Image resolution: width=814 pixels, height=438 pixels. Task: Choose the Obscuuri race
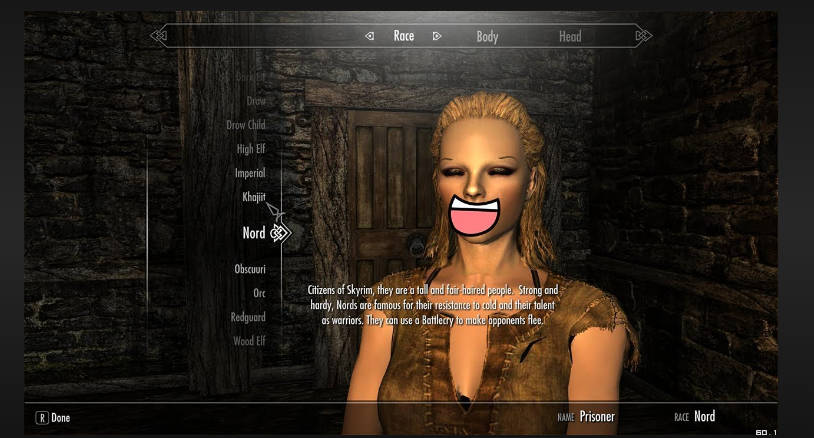point(250,269)
